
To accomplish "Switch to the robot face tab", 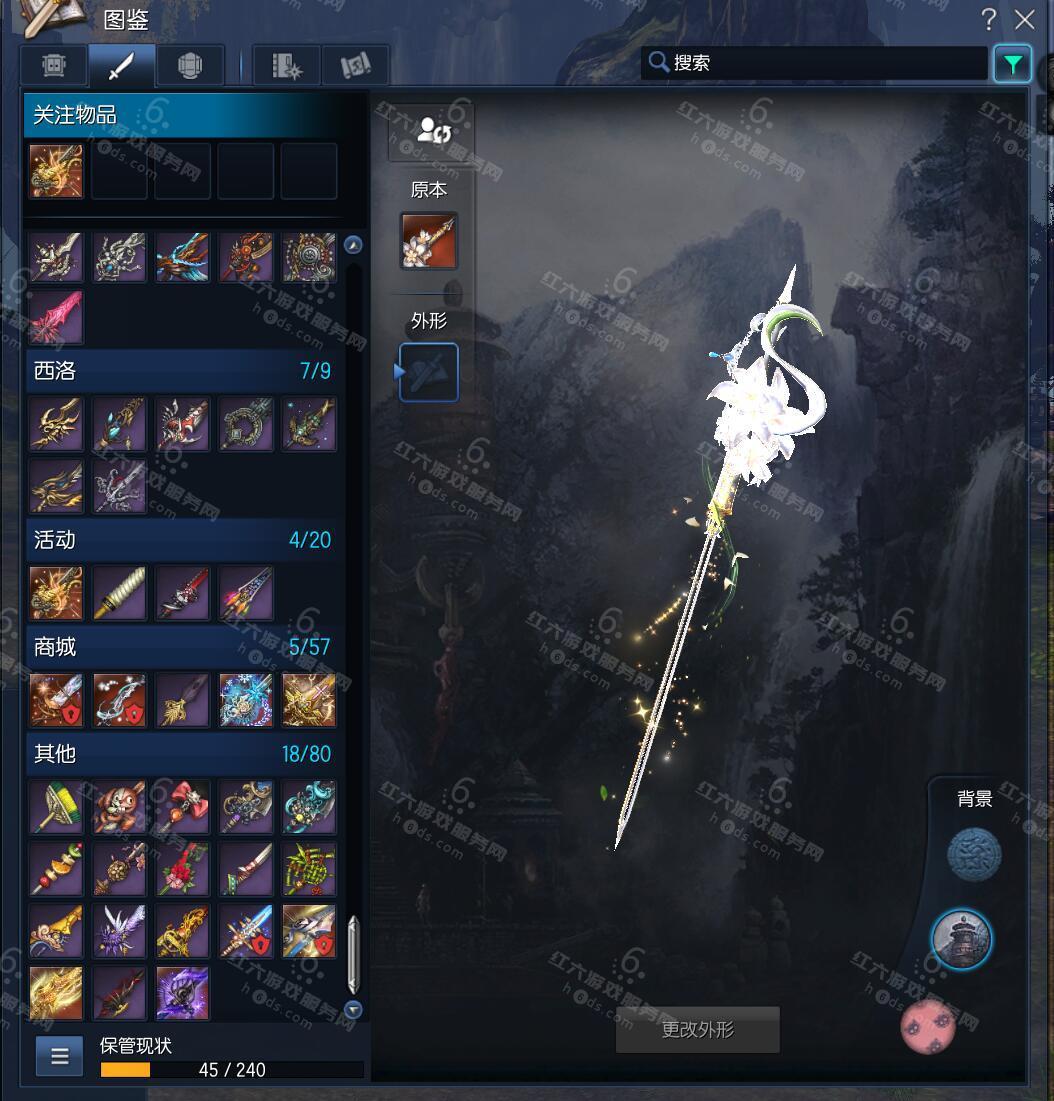I will (x=54, y=66).
